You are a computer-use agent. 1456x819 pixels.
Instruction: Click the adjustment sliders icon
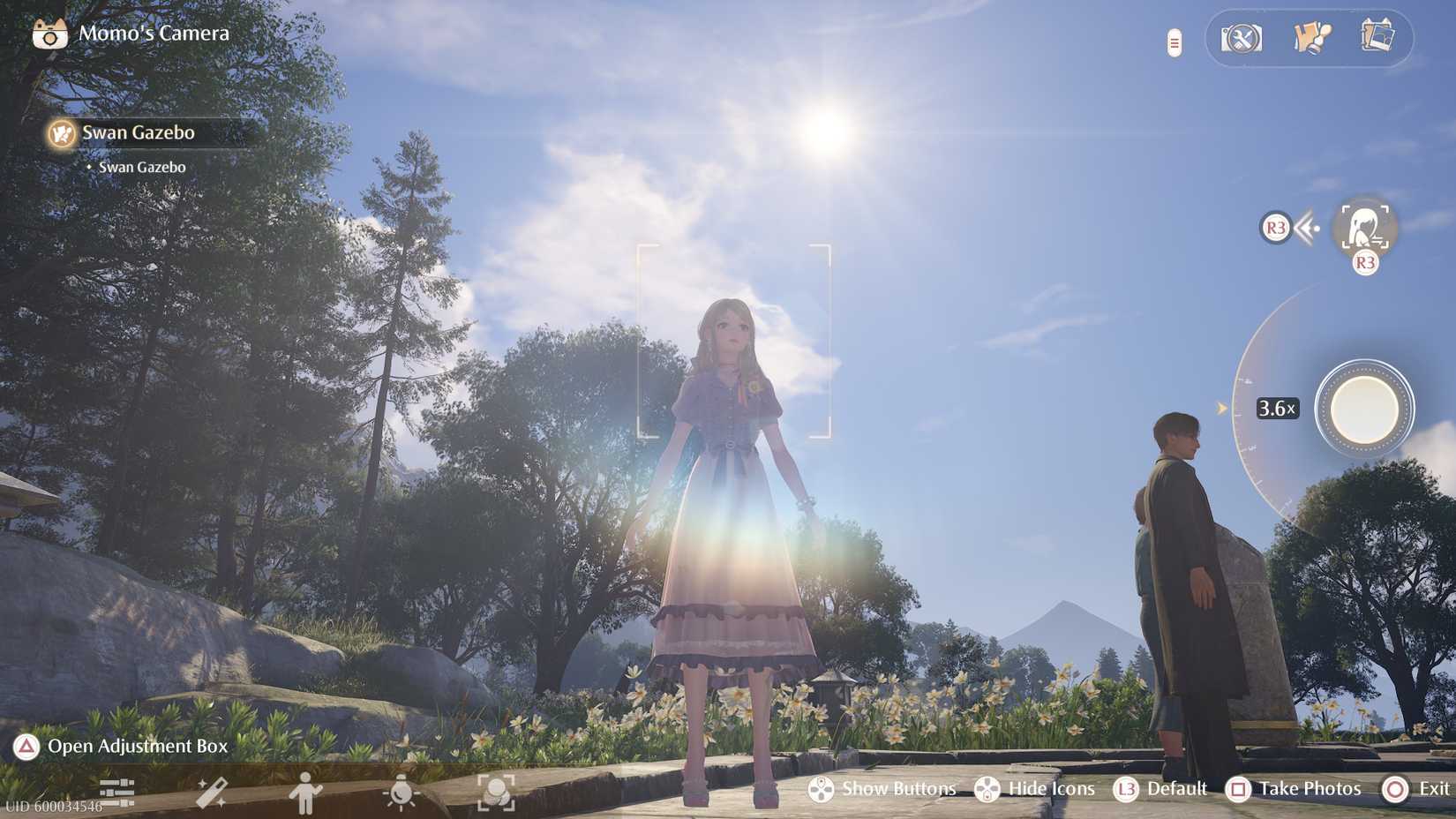pos(116,793)
